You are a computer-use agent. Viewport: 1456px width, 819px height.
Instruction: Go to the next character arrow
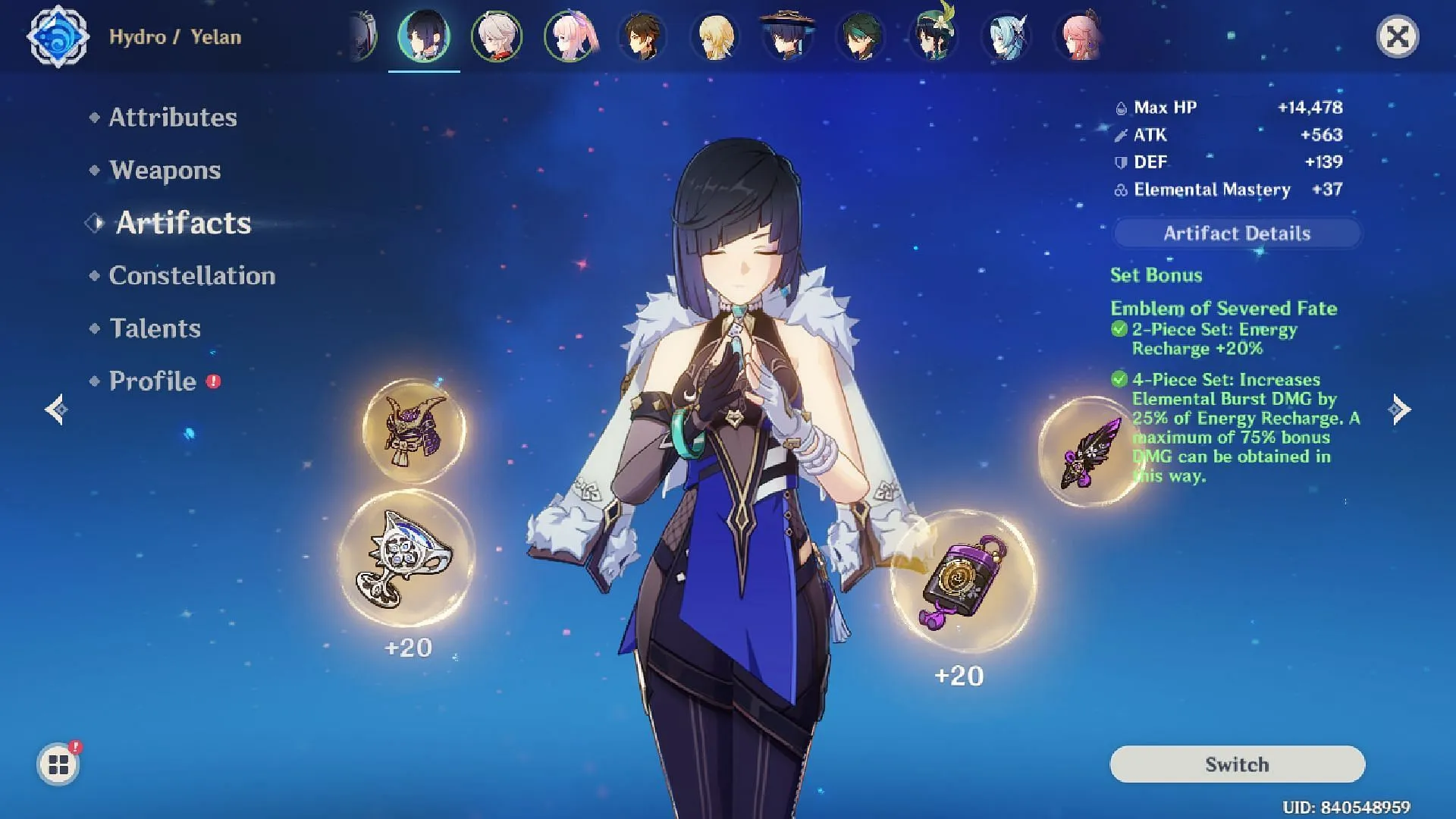tap(1400, 409)
